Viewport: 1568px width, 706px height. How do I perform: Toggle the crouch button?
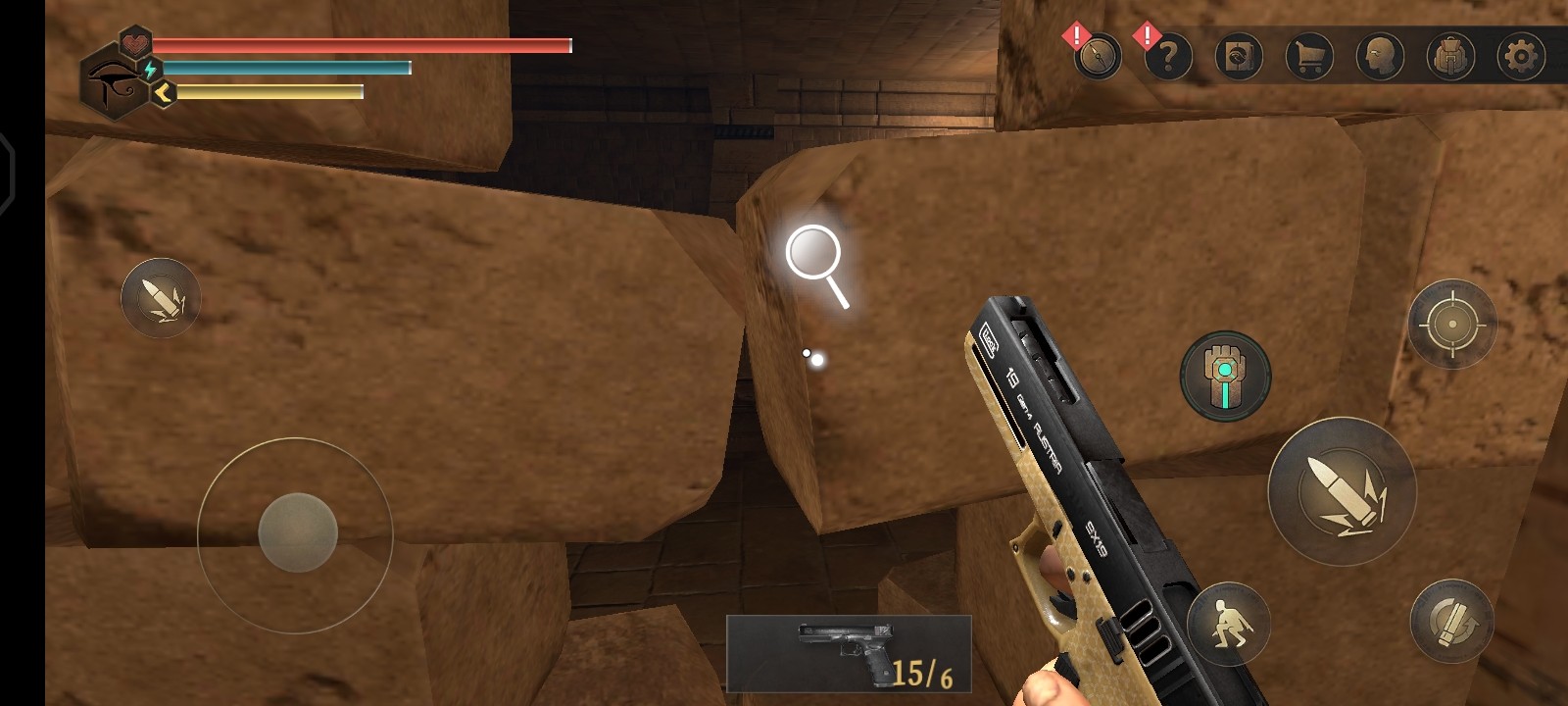pyautogui.click(x=1228, y=623)
